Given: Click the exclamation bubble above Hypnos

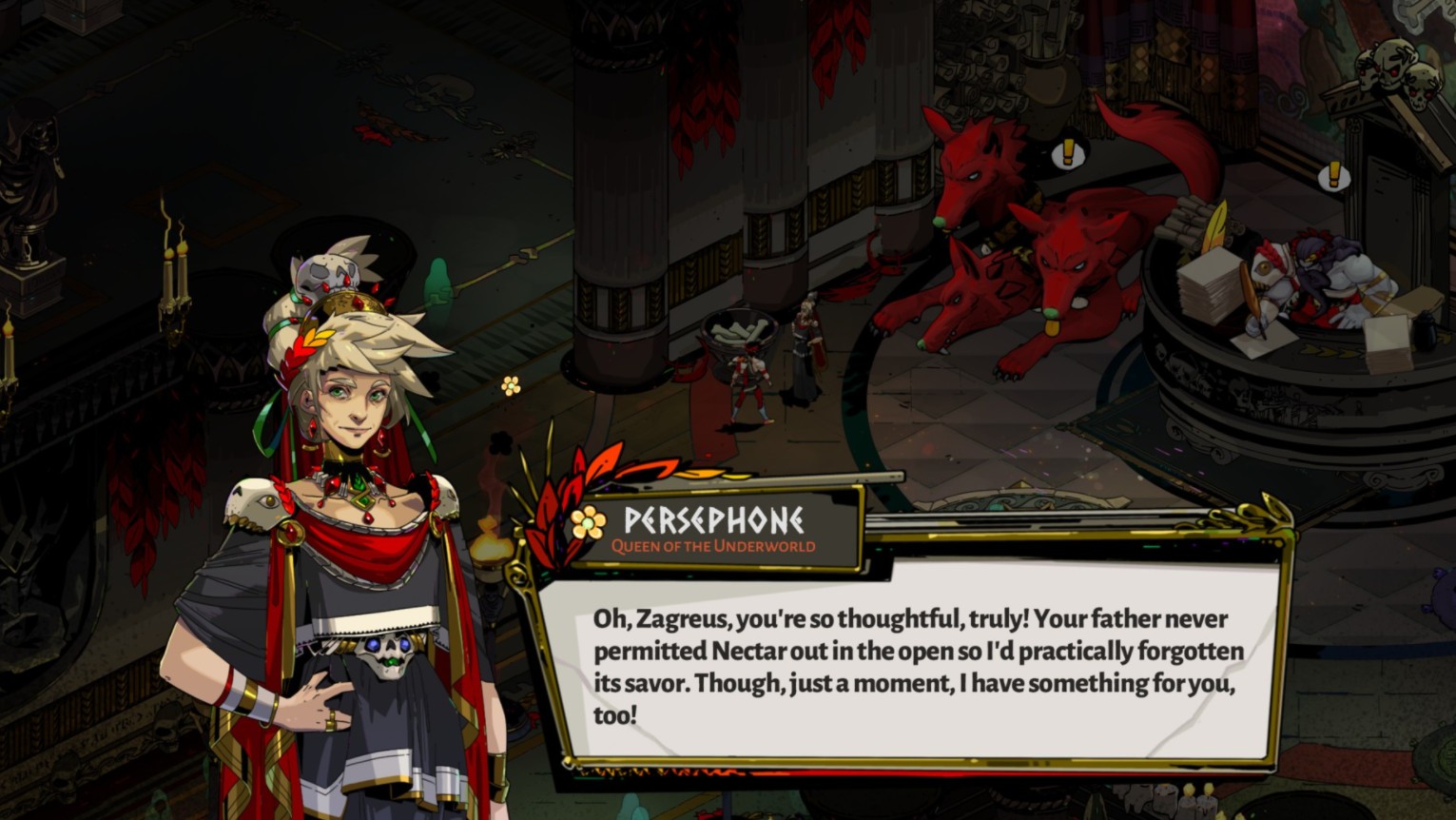Looking at the screenshot, I should click(1335, 176).
